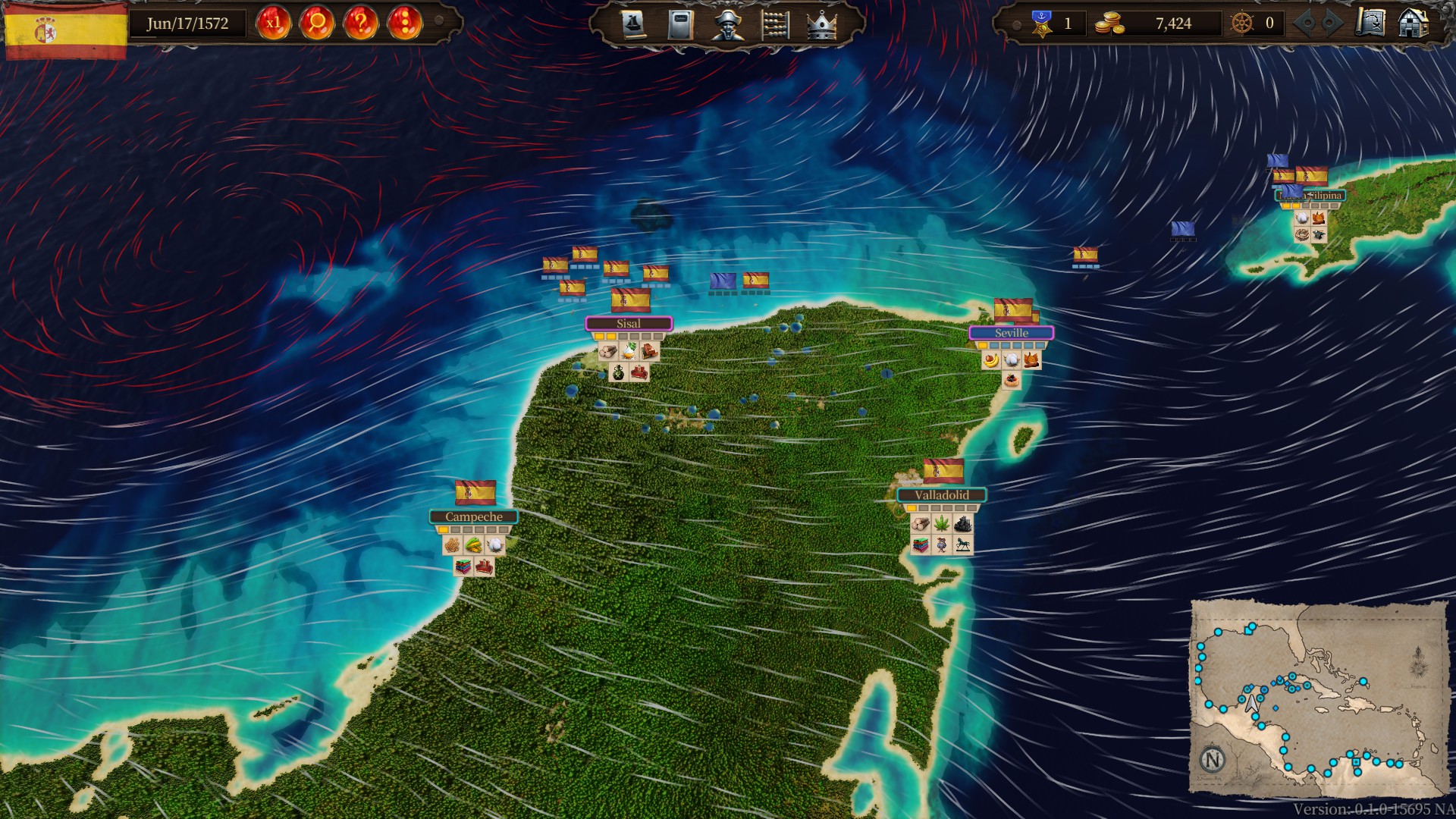This screenshot has height=819, width=1456.
Task: Open the crown panel
Action: coord(821,24)
